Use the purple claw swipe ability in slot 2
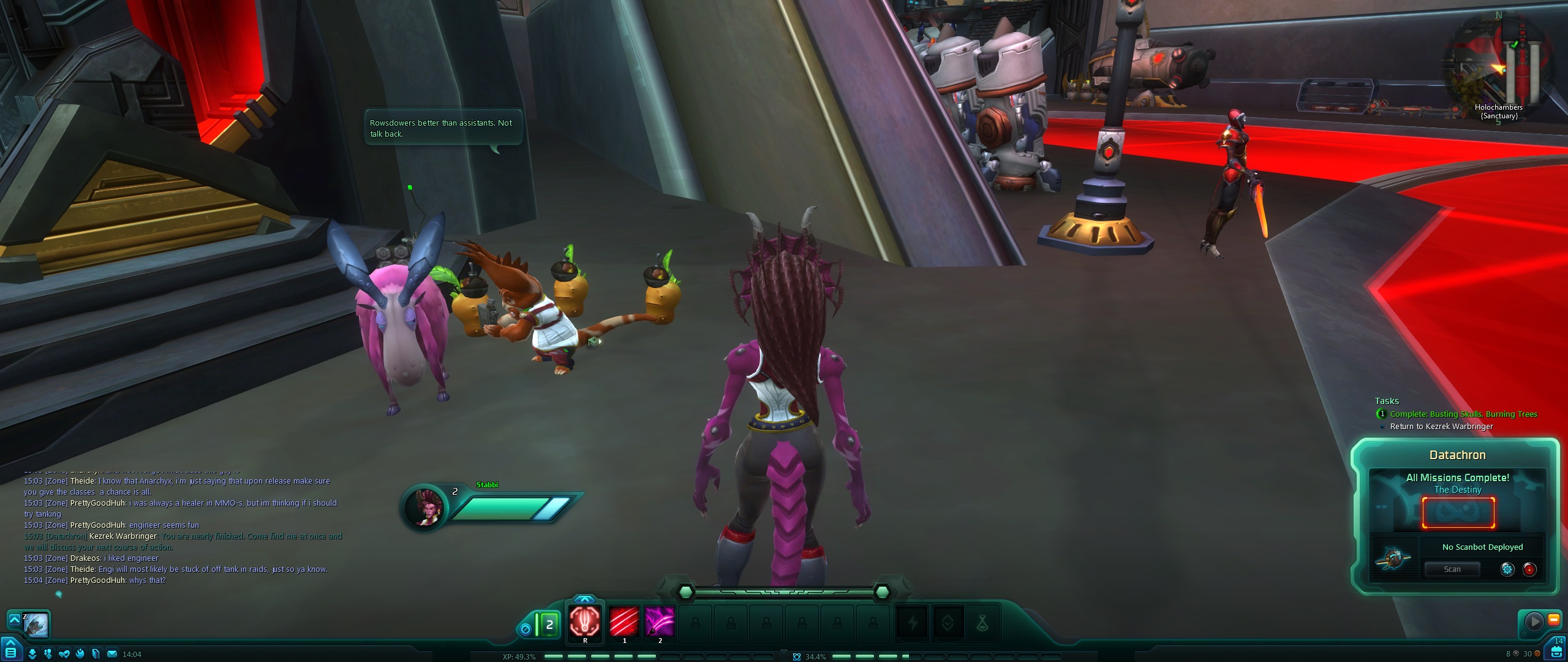Screen dimensions: 1568x662 click(x=660, y=622)
